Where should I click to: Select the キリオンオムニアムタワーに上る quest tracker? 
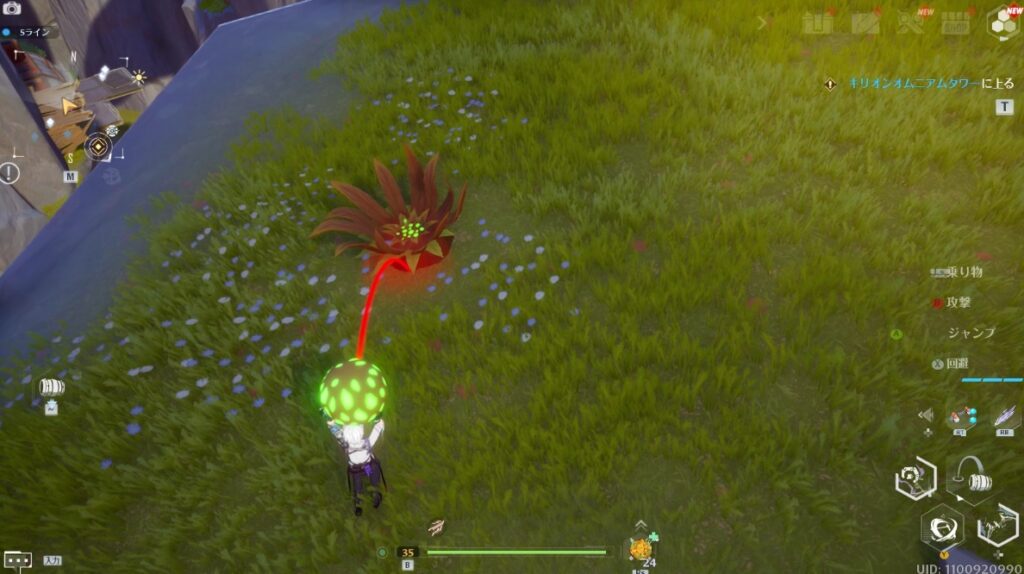tap(917, 84)
